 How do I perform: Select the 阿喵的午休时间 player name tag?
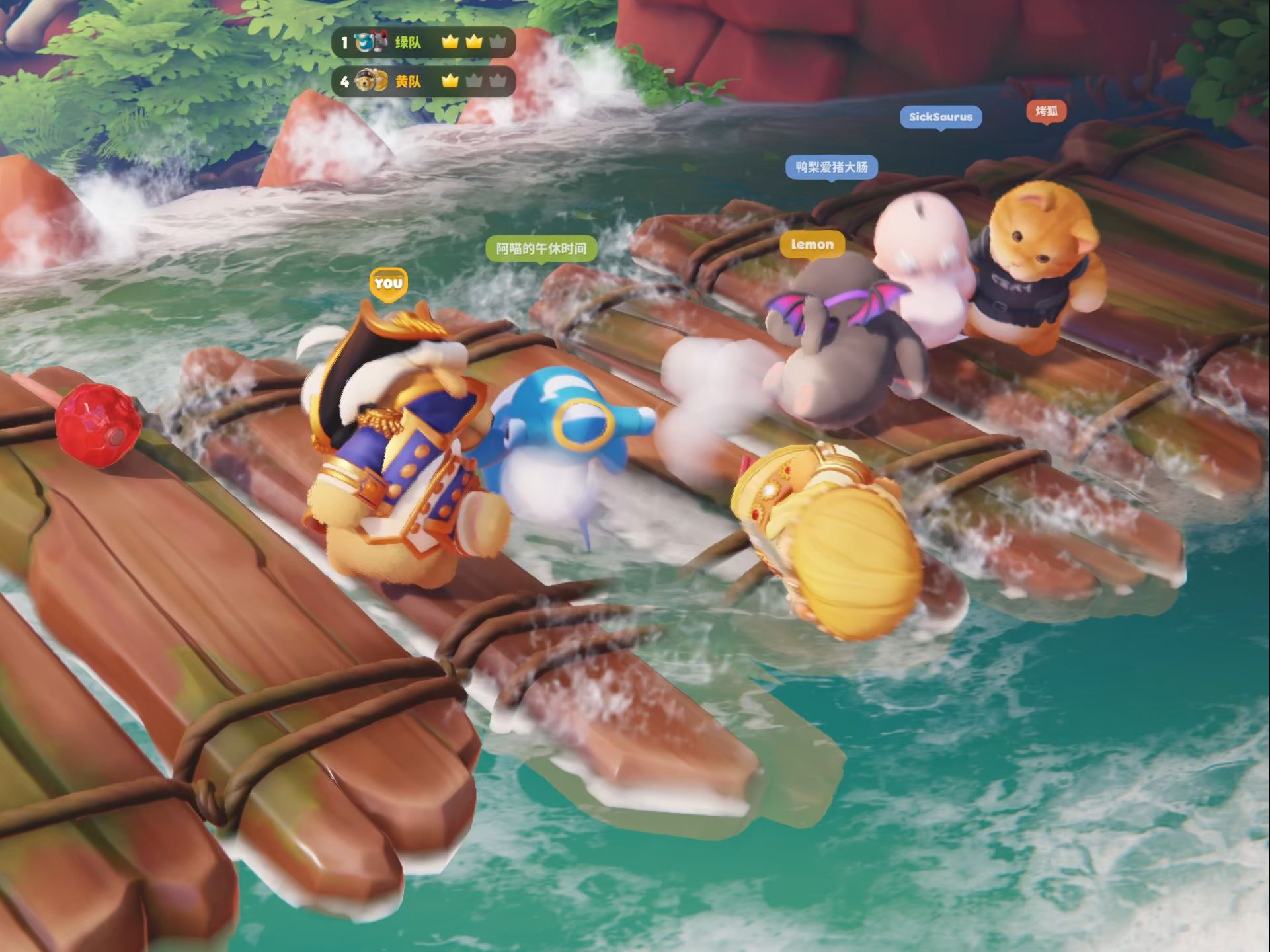541,249
